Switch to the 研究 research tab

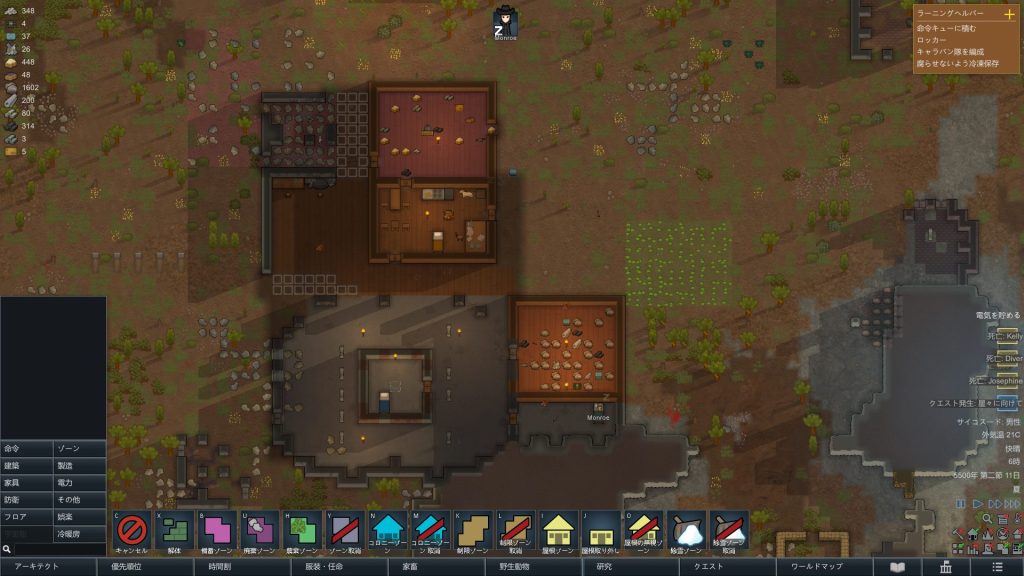pyautogui.click(x=604, y=567)
